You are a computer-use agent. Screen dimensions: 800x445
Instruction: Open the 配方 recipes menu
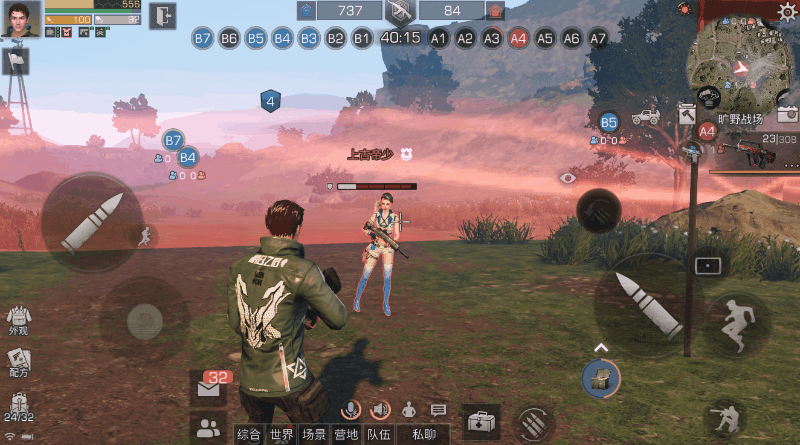[x=18, y=362]
